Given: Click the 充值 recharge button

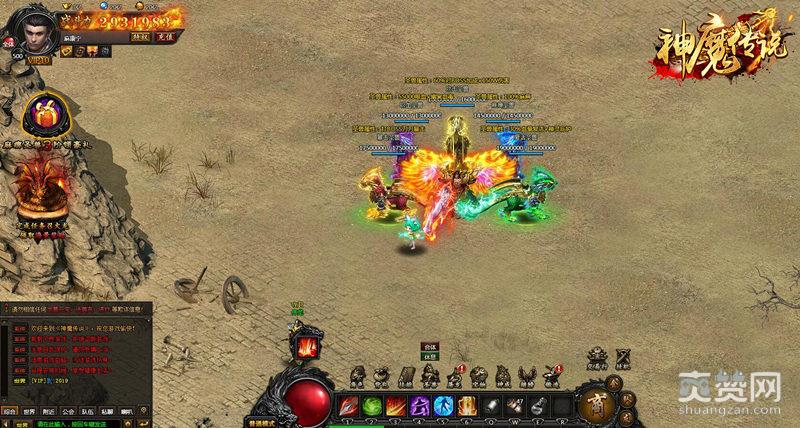Looking at the screenshot, I should tap(165, 36).
